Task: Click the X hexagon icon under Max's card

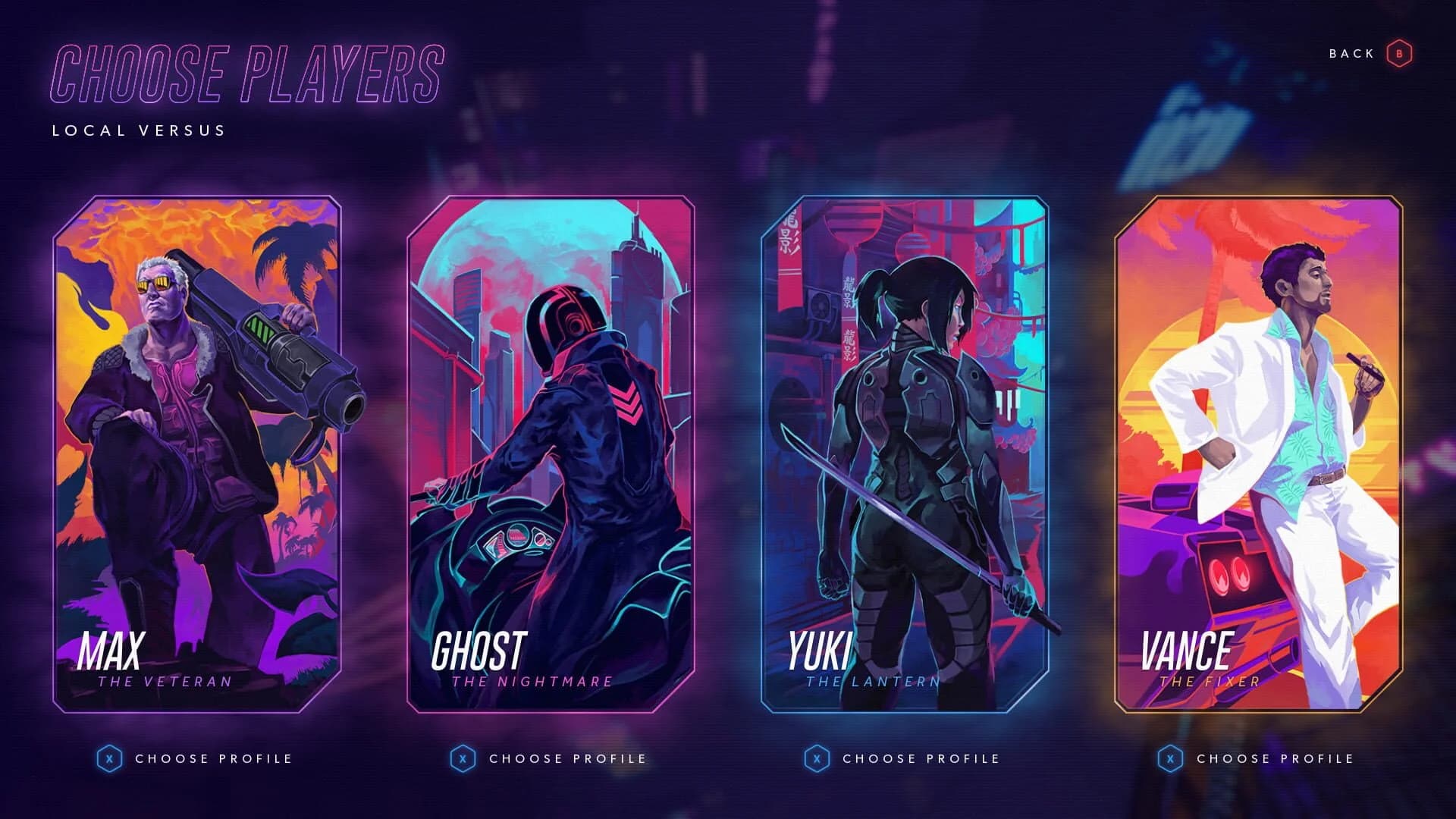Action: [111, 758]
